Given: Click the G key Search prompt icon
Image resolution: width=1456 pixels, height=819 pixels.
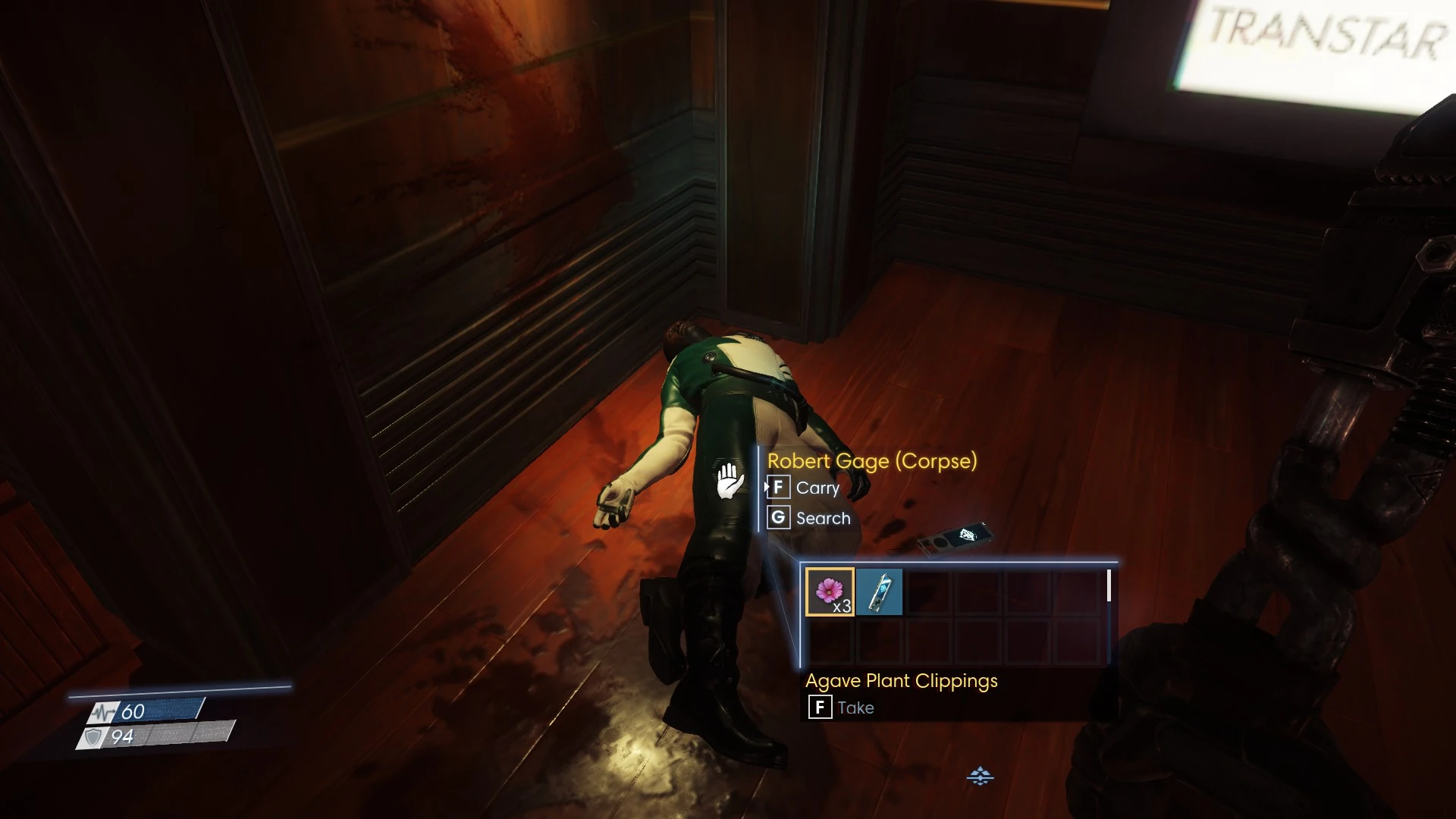Looking at the screenshot, I should 778,518.
